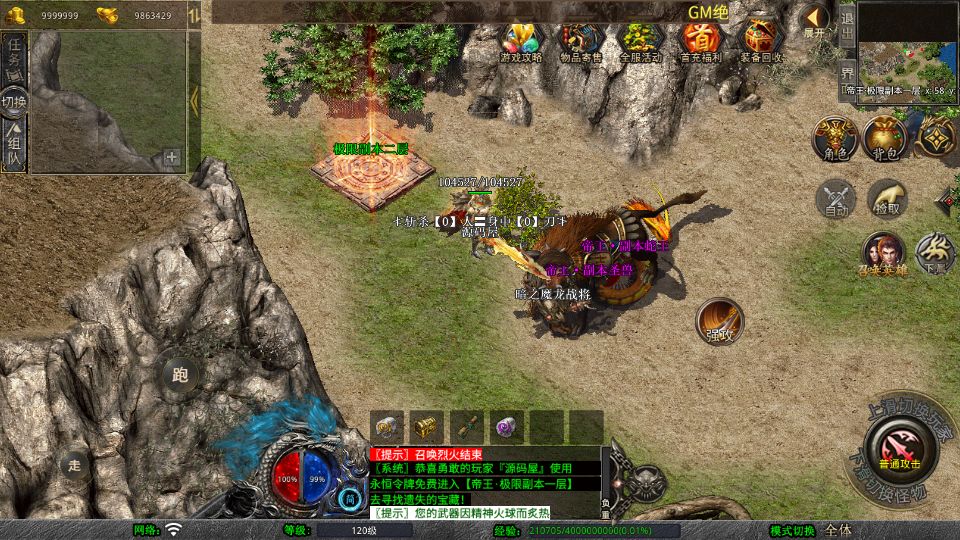
Task: Open the 装备回收 equipment recycling chest
Action: [761, 41]
